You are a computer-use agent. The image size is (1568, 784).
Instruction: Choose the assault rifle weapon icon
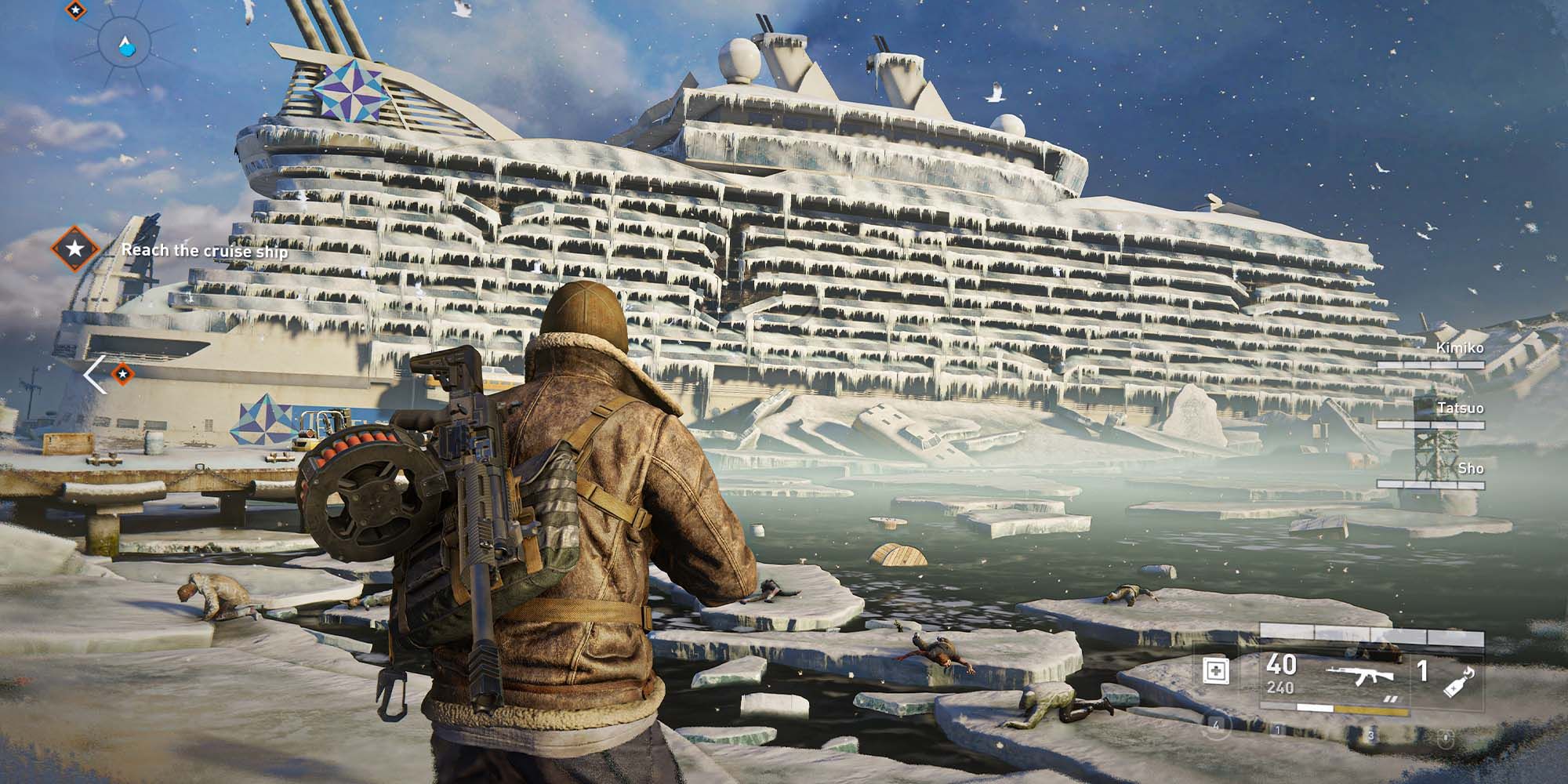coord(1360,674)
